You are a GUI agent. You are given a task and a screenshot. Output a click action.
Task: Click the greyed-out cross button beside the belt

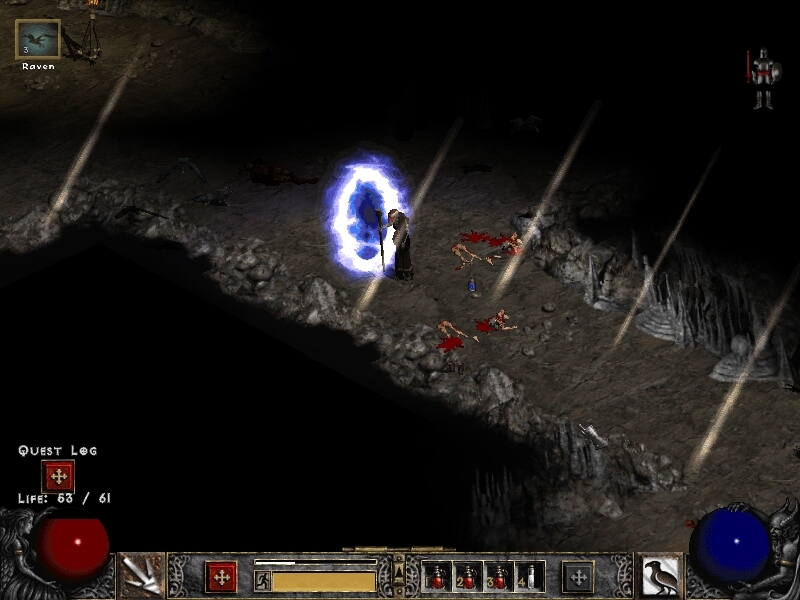pyautogui.click(x=577, y=577)
